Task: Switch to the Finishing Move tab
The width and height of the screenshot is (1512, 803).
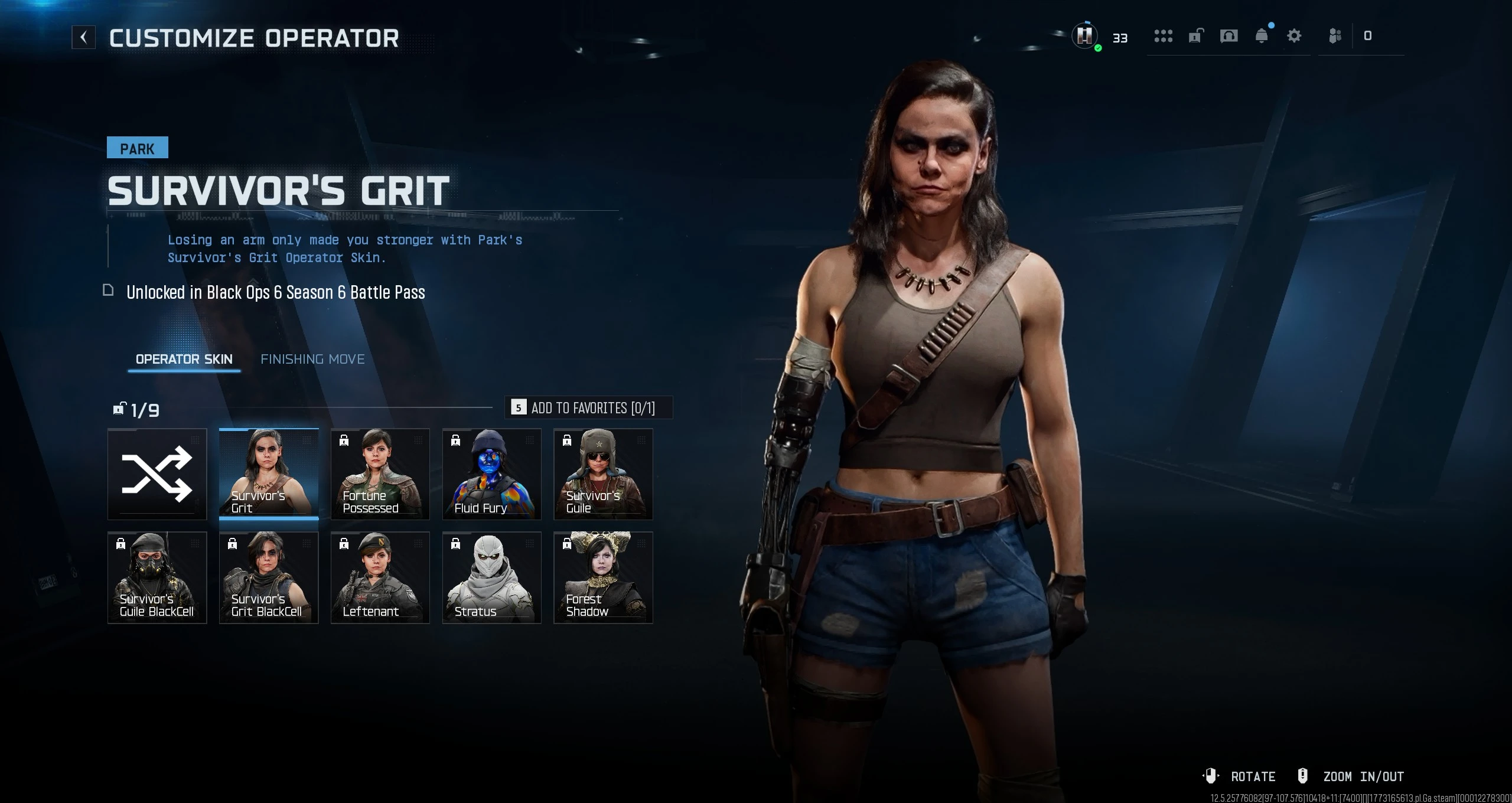Action: pos(312,359)
